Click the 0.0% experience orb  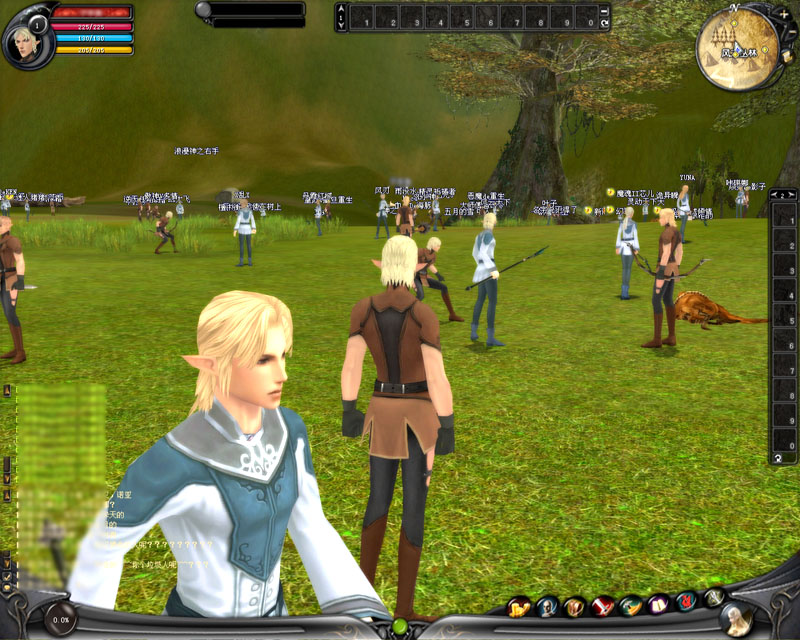pyautogui.click(x=60, y=619)
